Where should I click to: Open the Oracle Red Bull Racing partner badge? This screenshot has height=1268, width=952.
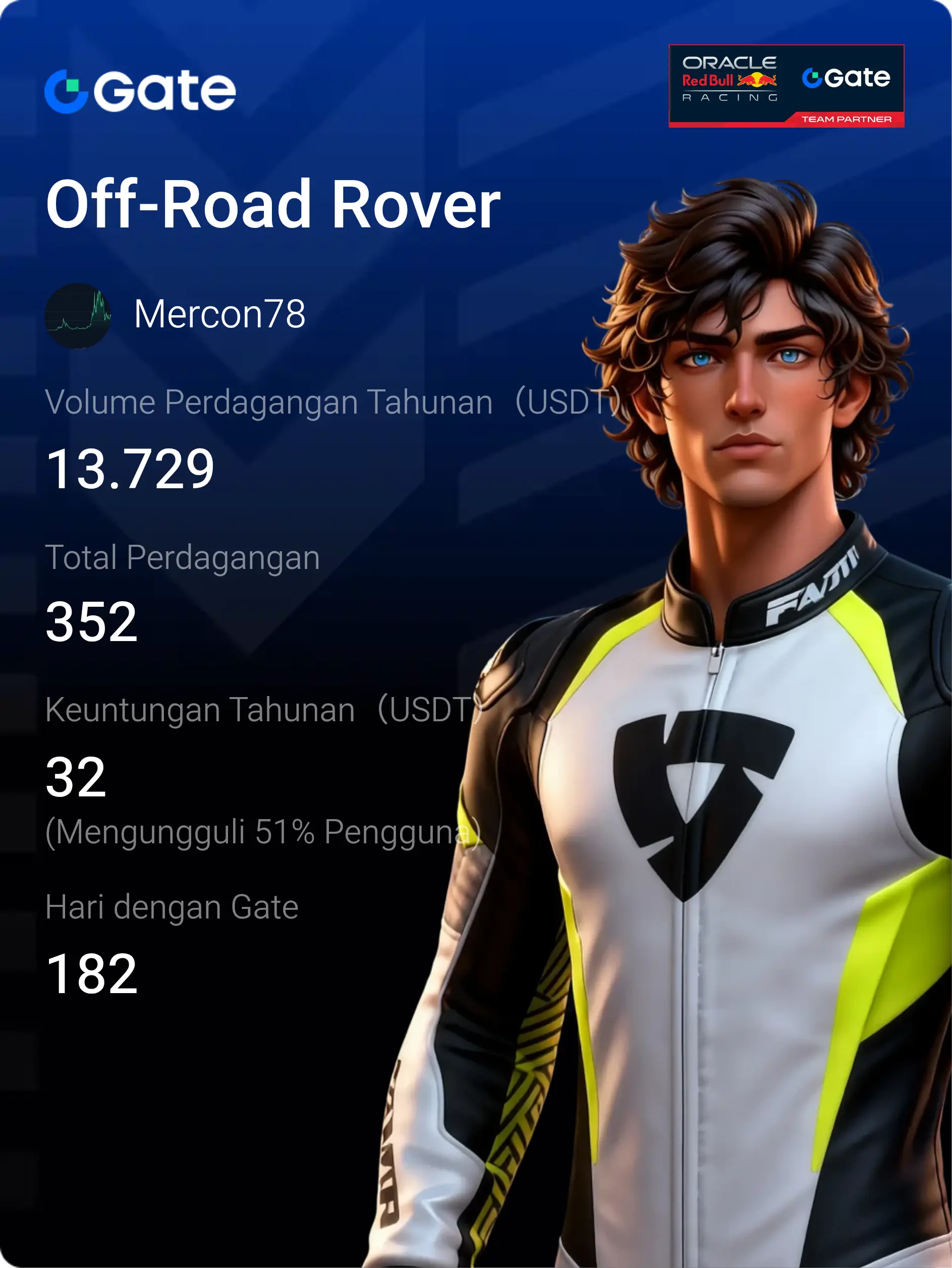pos(786,86)
